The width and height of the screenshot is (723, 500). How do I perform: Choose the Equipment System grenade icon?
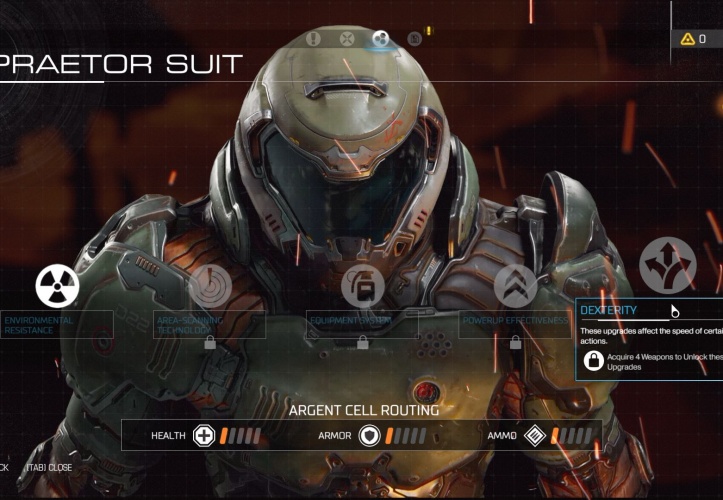pos(362,286)
